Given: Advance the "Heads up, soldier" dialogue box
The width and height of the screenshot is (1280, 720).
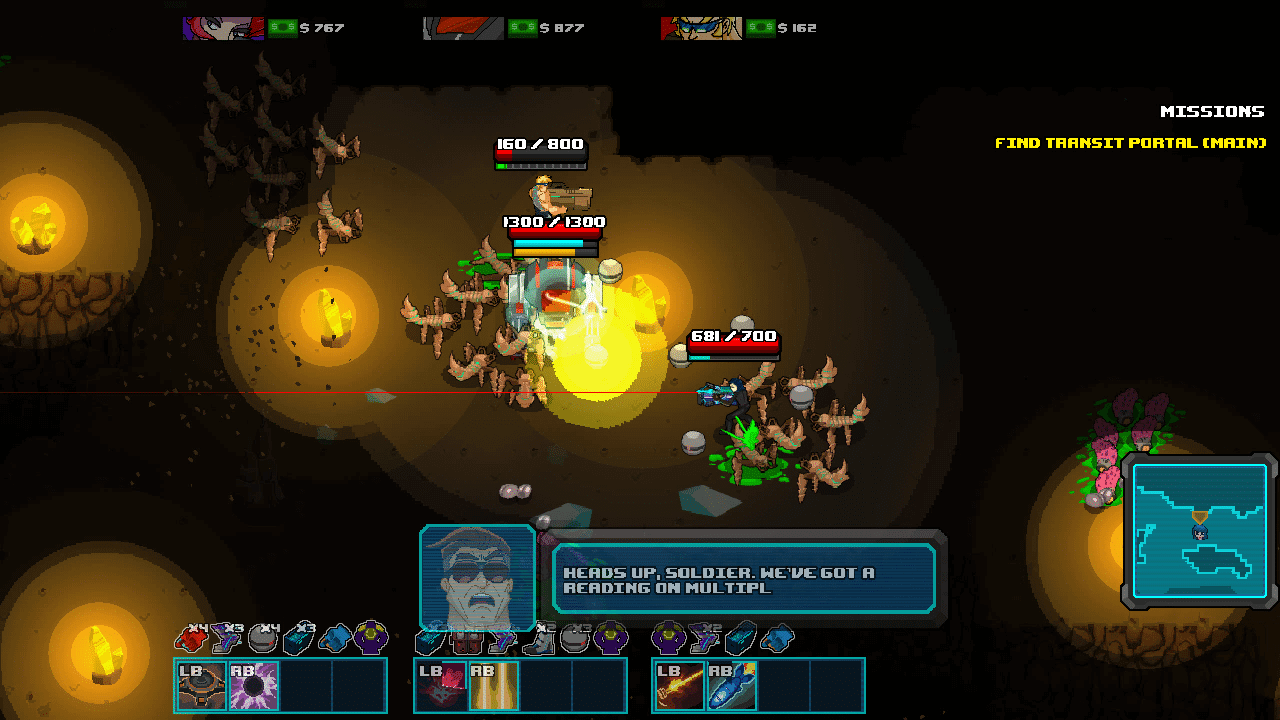Looking at the screenshot, I should [744, 579].
